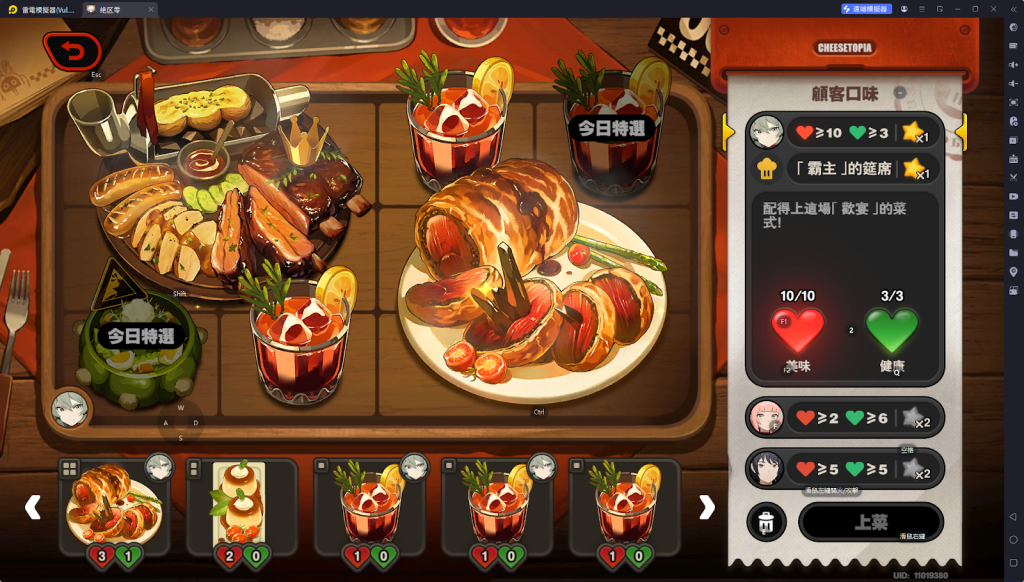1024x582 pixels.
Task: Select the pink-haired customer's taste row
Action: coord(844,419)
